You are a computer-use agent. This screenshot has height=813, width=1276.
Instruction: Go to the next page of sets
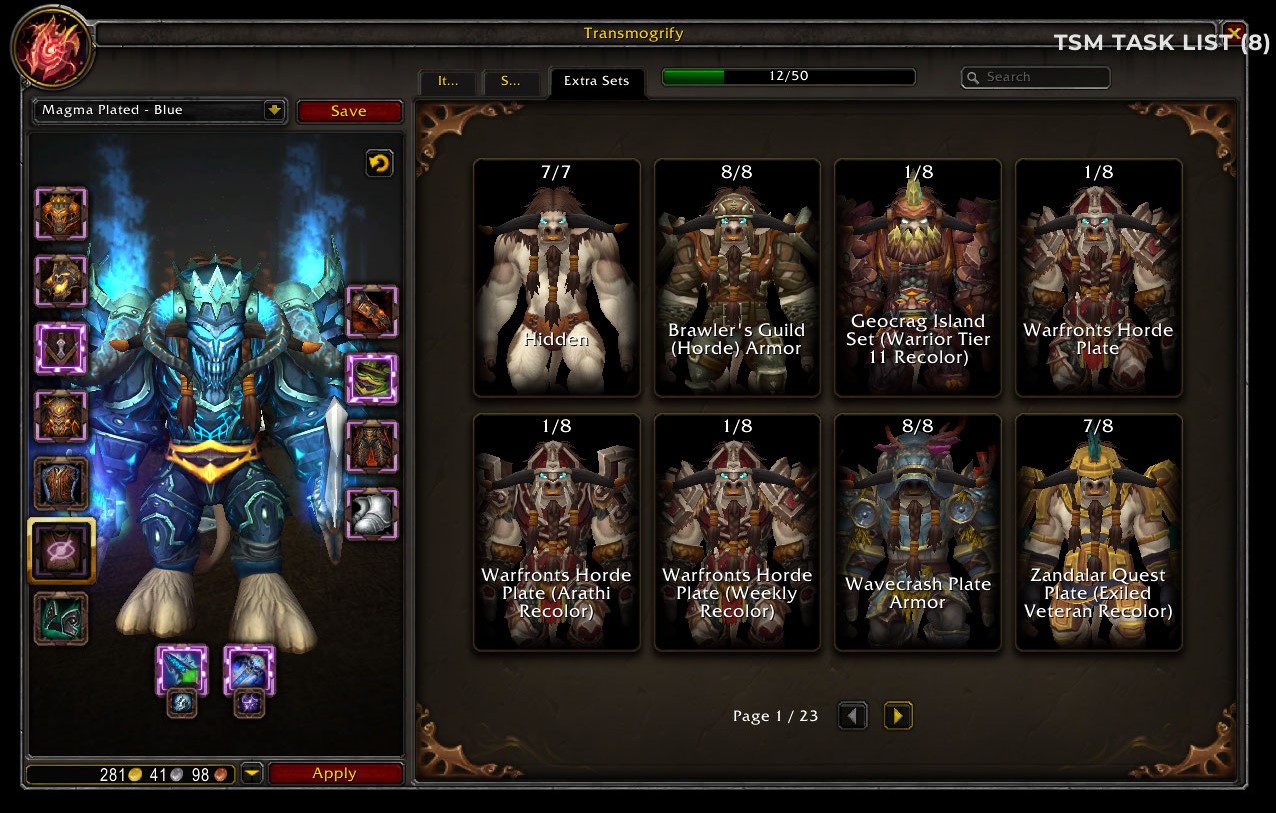click(x=898, y=716)
